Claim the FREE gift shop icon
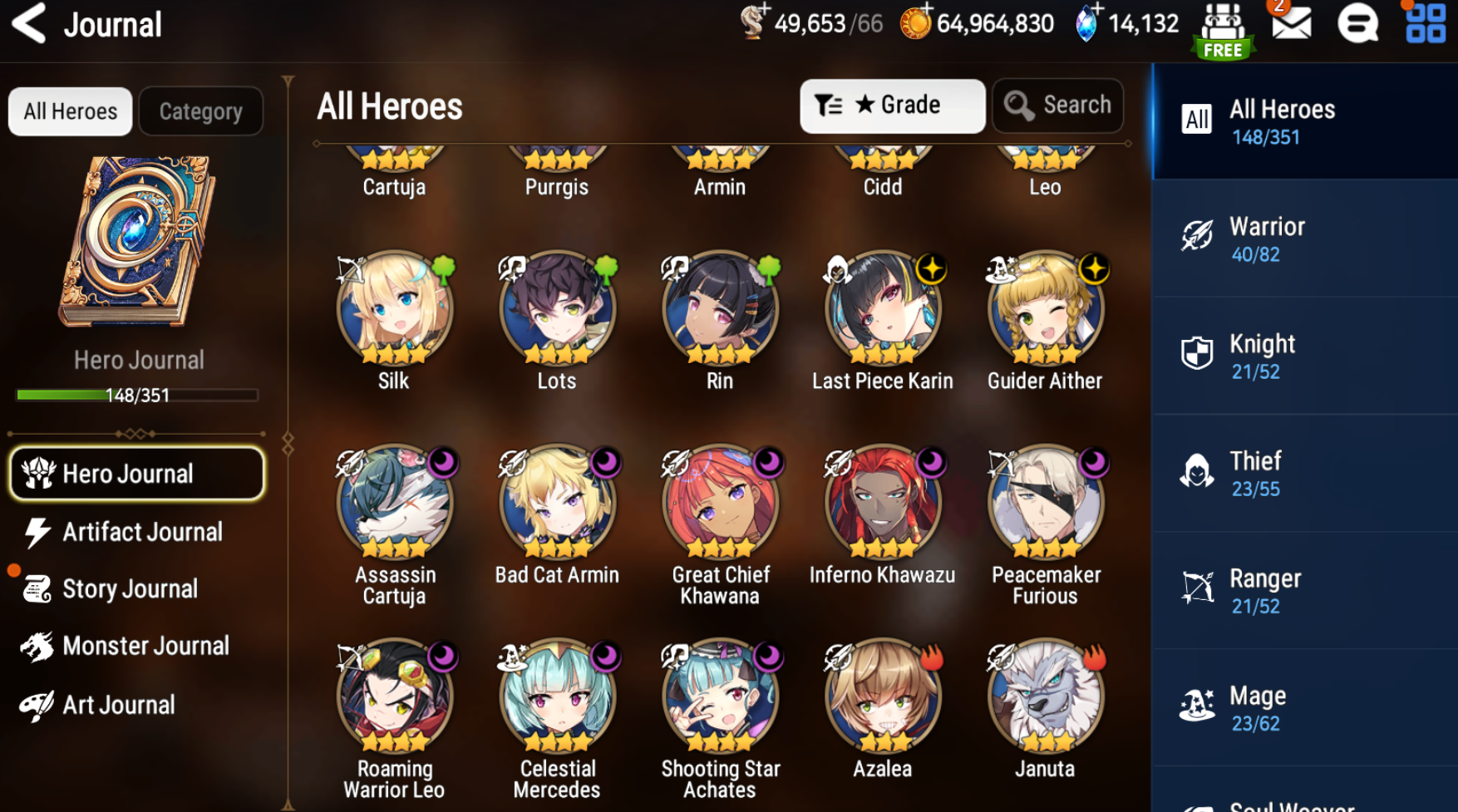 tap(1223, 29)
